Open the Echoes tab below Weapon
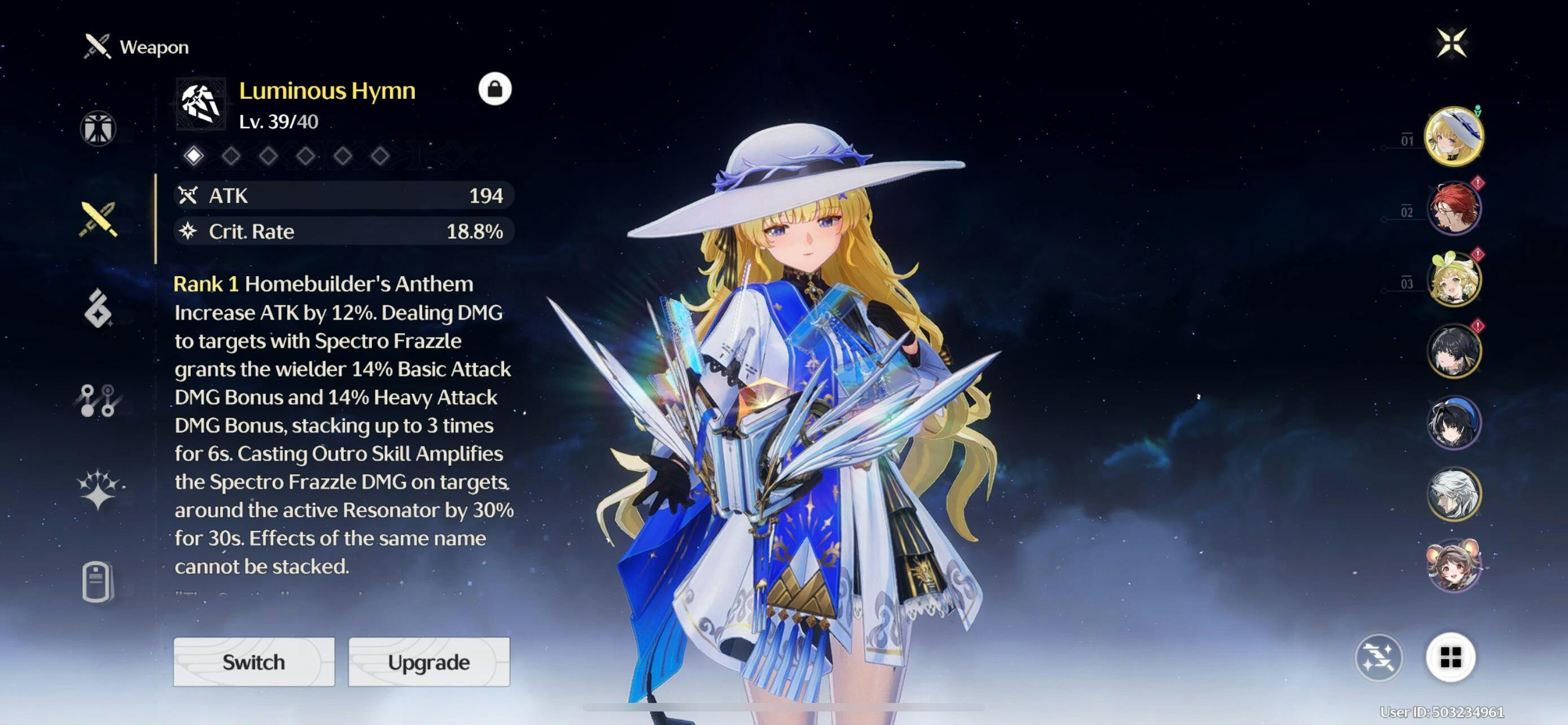Image resolution: width=1568 pixels, height=725 pixels. 98,309
